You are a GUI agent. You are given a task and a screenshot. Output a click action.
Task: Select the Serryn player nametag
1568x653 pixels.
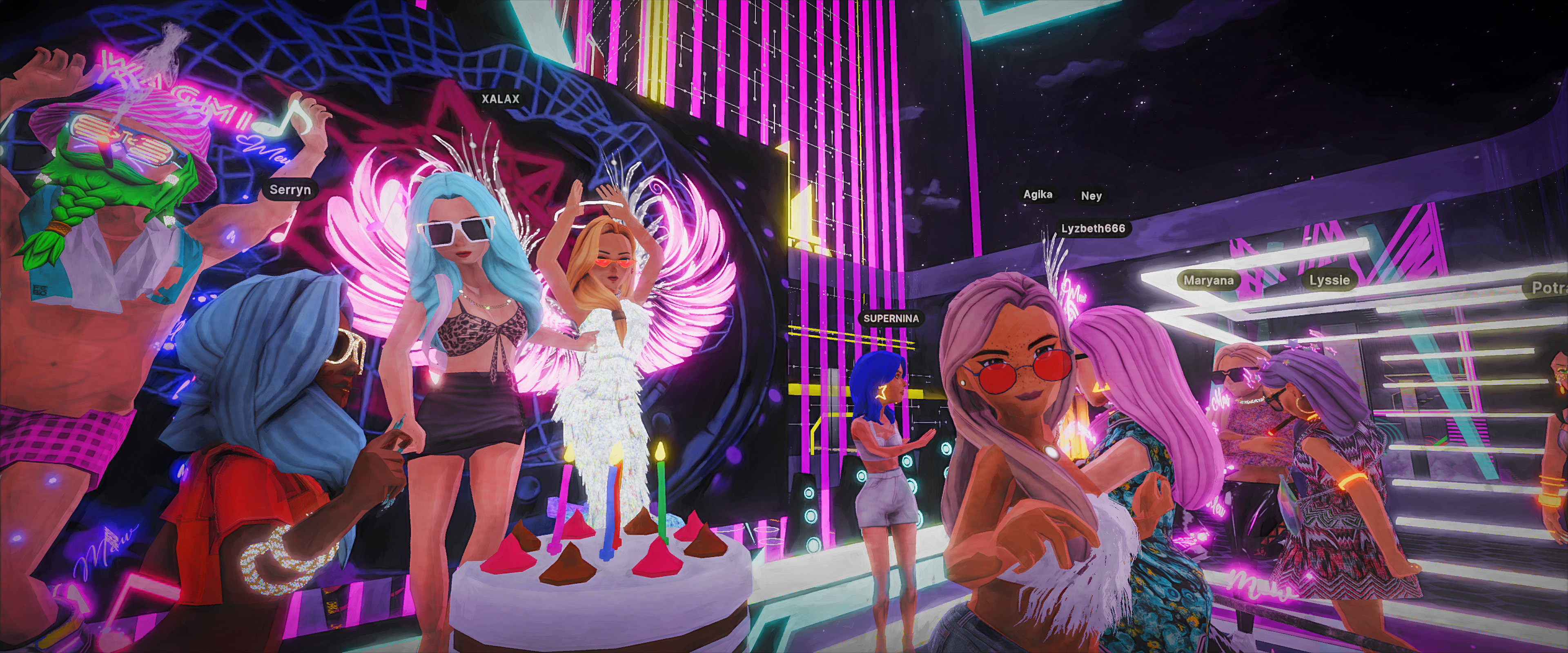click(290, 190)
